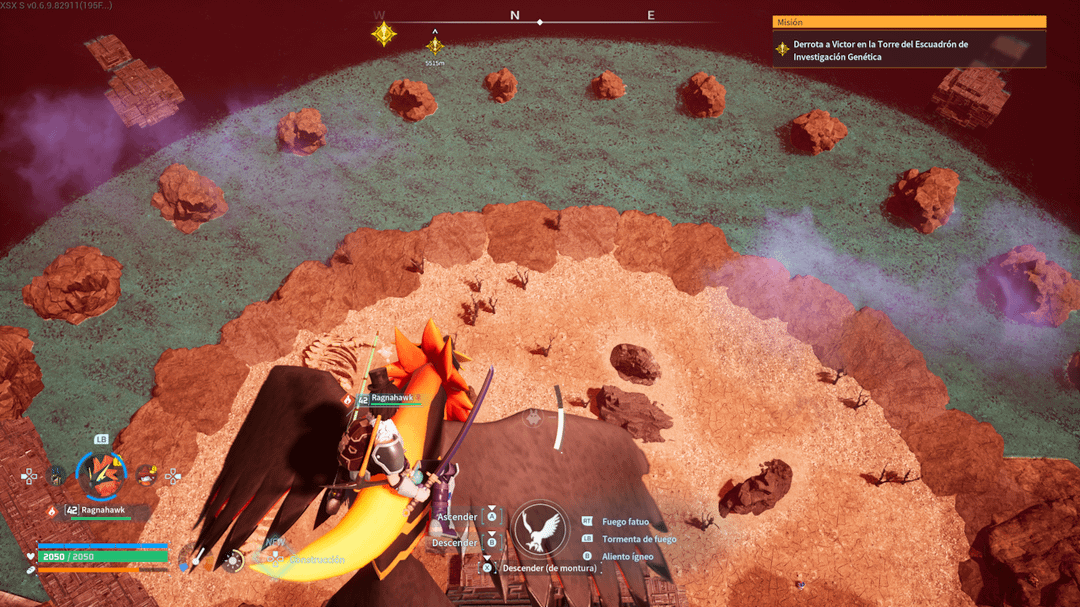Switch to the red hat Pal portrait
The image size is (1080, 607).
[x=146, y=475]
